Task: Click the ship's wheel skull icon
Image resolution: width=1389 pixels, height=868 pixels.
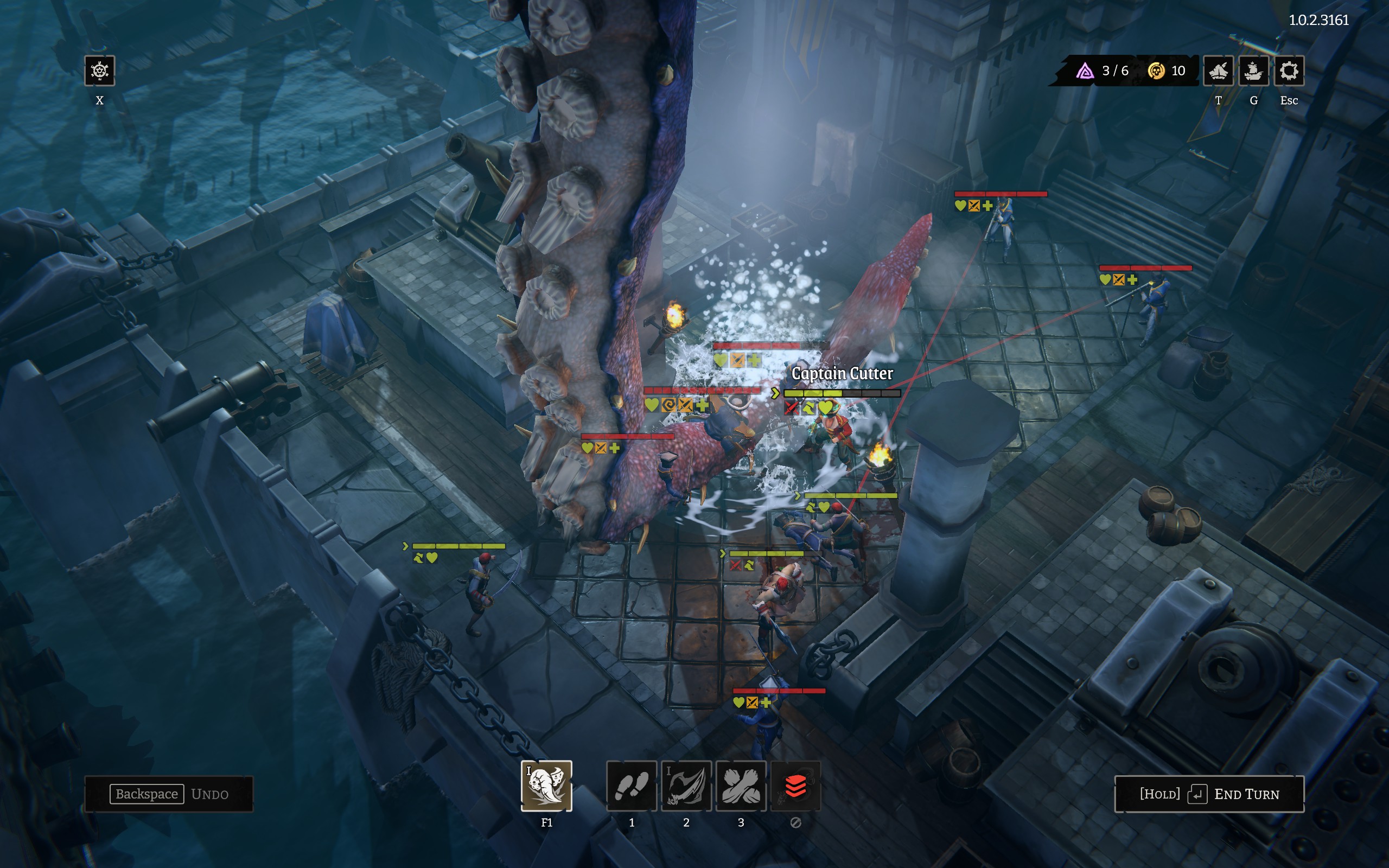Action: (x=100, y=71)
